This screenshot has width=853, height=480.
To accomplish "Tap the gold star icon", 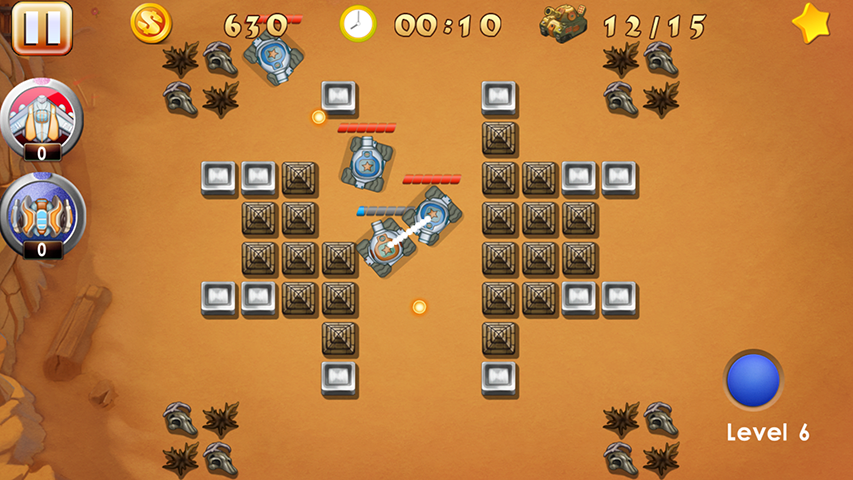I will pyautogui.click(x=811, y=24).
